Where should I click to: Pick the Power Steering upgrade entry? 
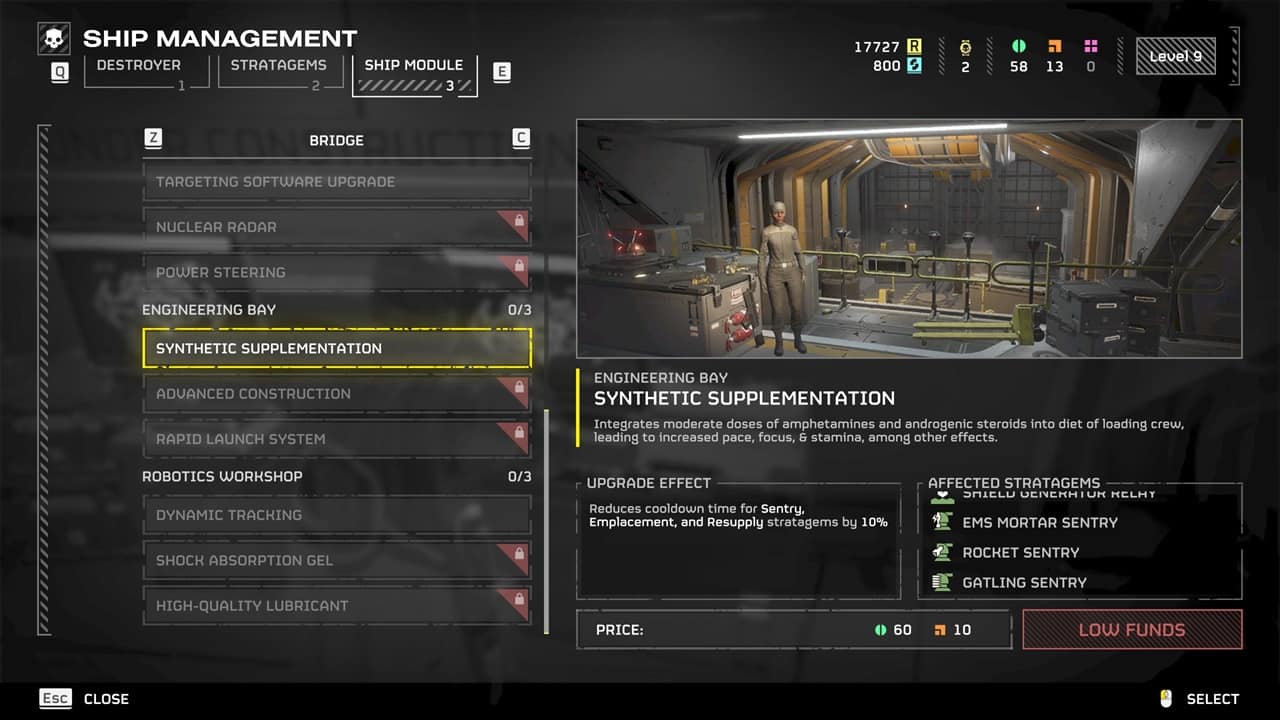[x=336, y=272]
